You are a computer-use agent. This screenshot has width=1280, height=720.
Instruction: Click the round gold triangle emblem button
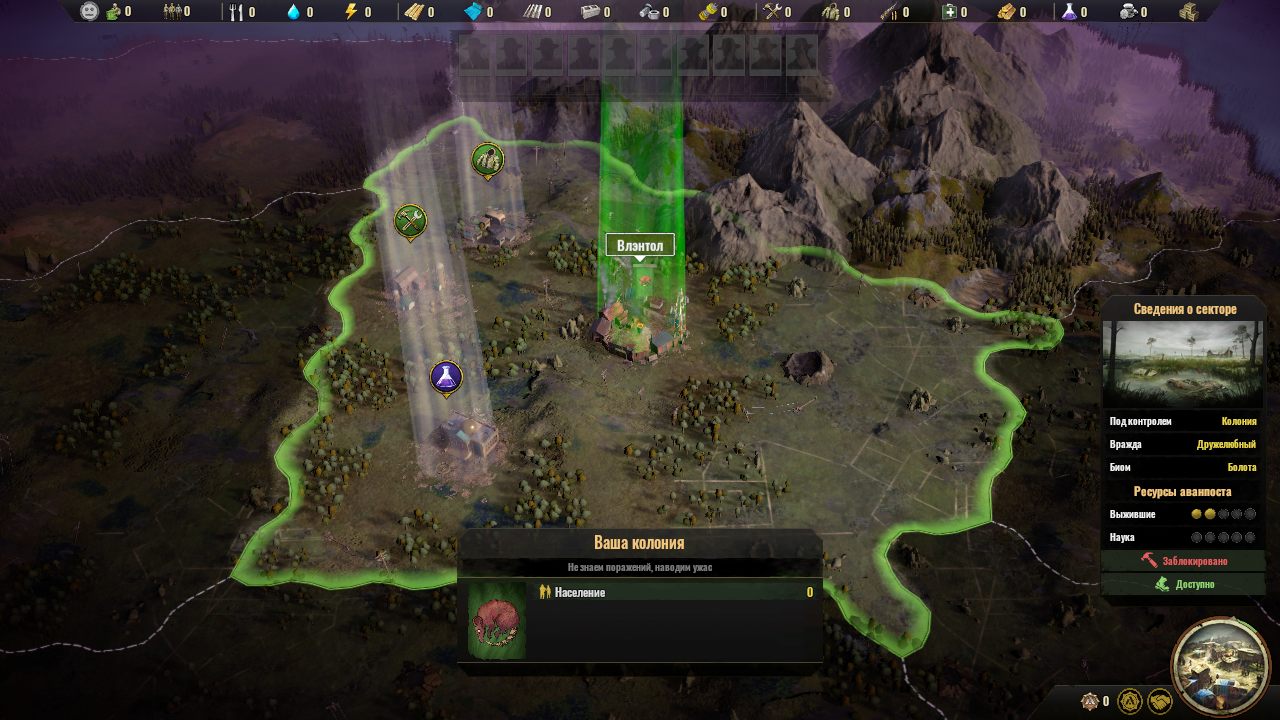(1130, 700)
